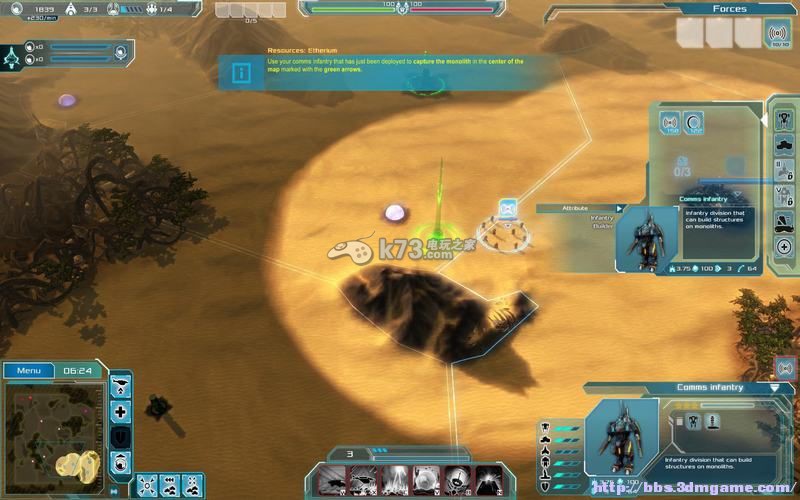The width and height of the screenshot is (800, 500).
Task: Click the tutorial info icon
Action: 241,72
